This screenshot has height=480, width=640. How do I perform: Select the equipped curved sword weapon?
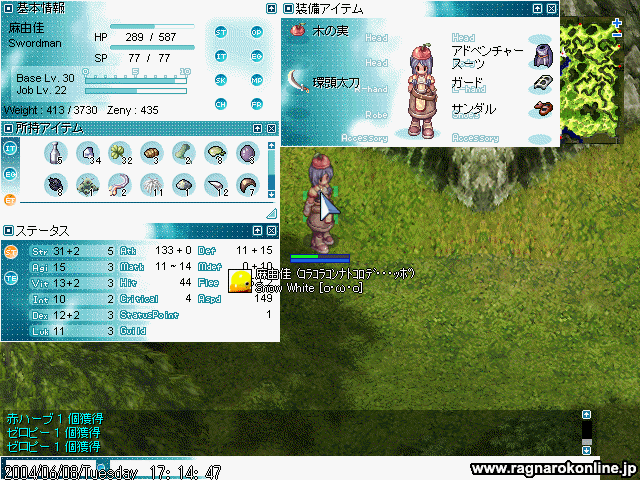pos(298,79)
